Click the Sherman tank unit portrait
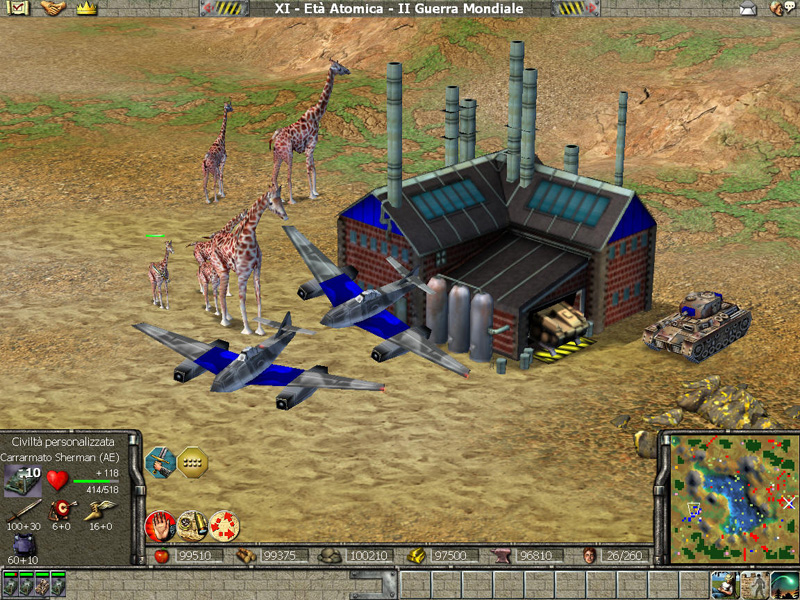Image resolution: width=800 pixels, height=600 pixels. [23, 478]
